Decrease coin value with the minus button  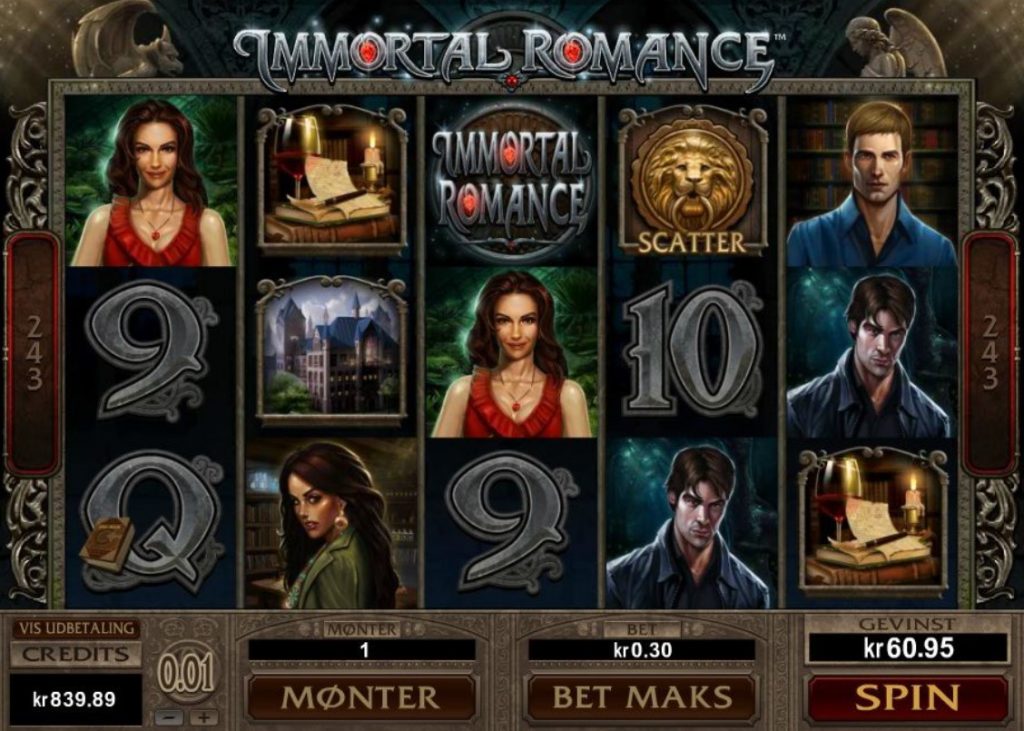pos(168,717)
